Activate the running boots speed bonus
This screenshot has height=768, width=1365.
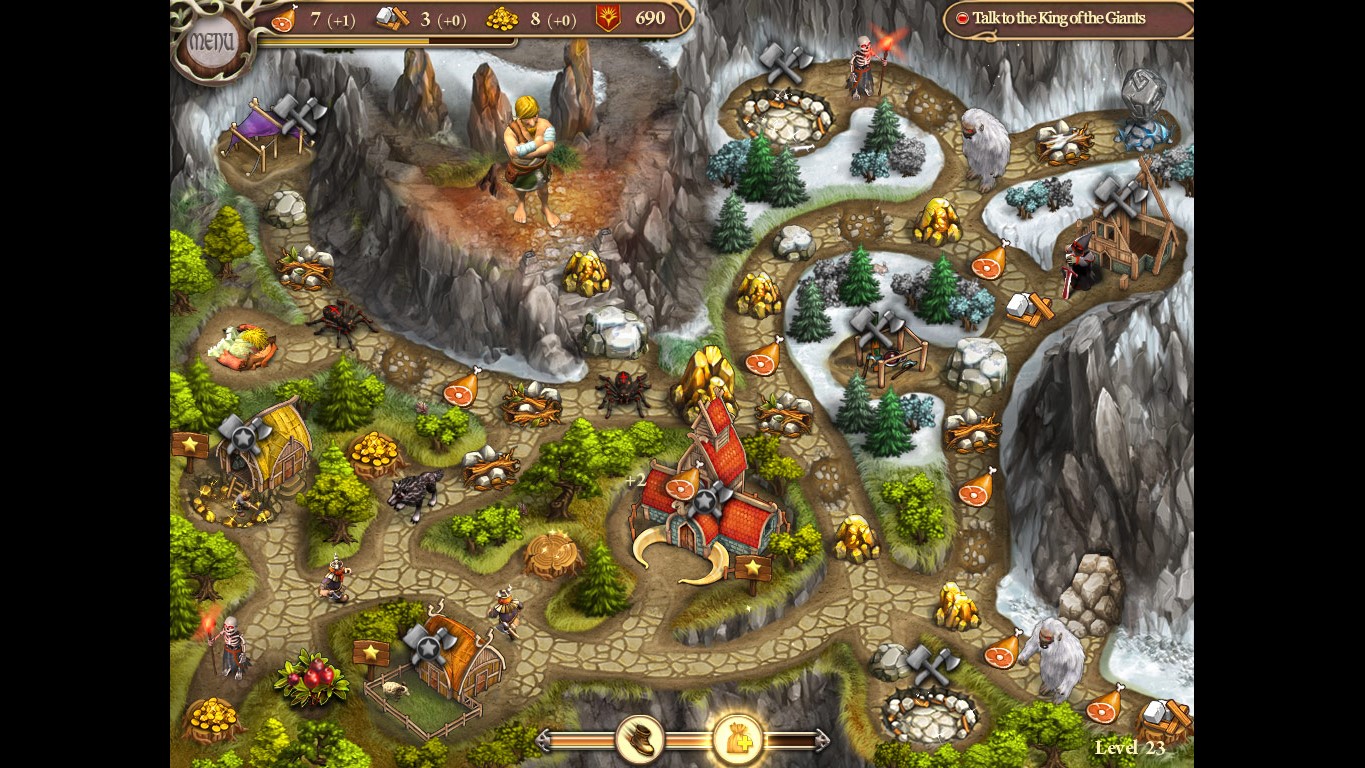coord(641,740)
